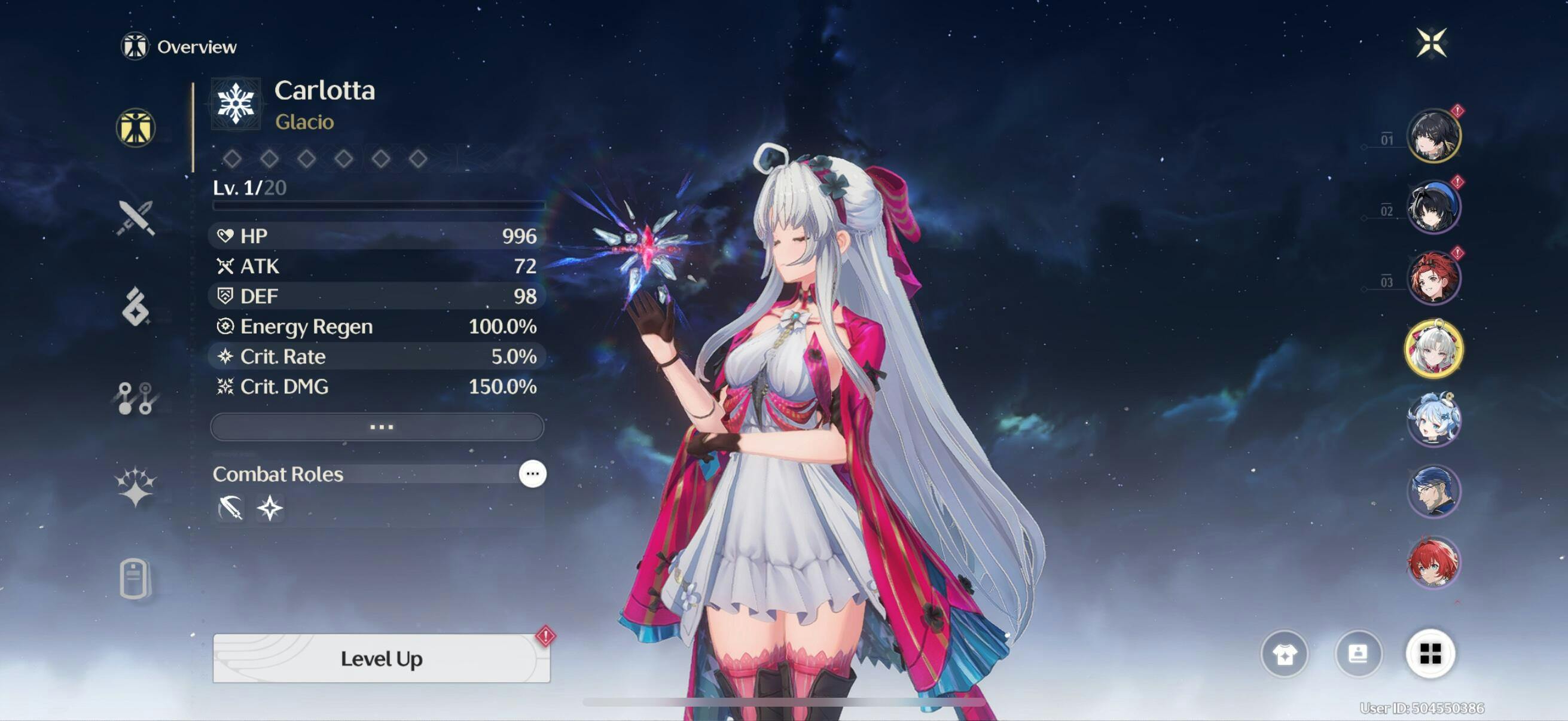Open the character file tab
The image size is (1568, 721).
coord(135,578)
